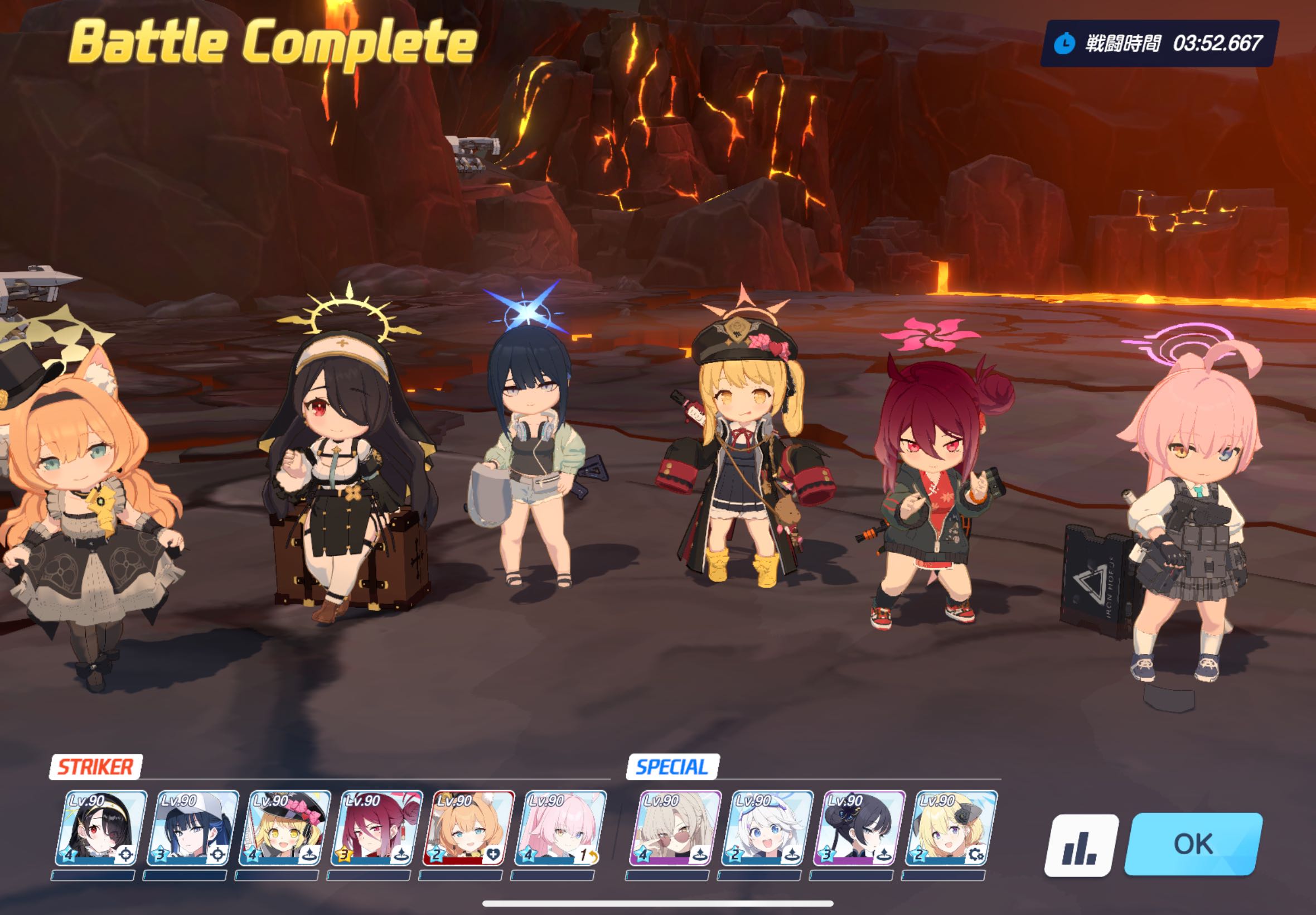1316x915 pixels.
Task: Choose the white-capped dark-haired striker portrait
Action: (192, 828)
